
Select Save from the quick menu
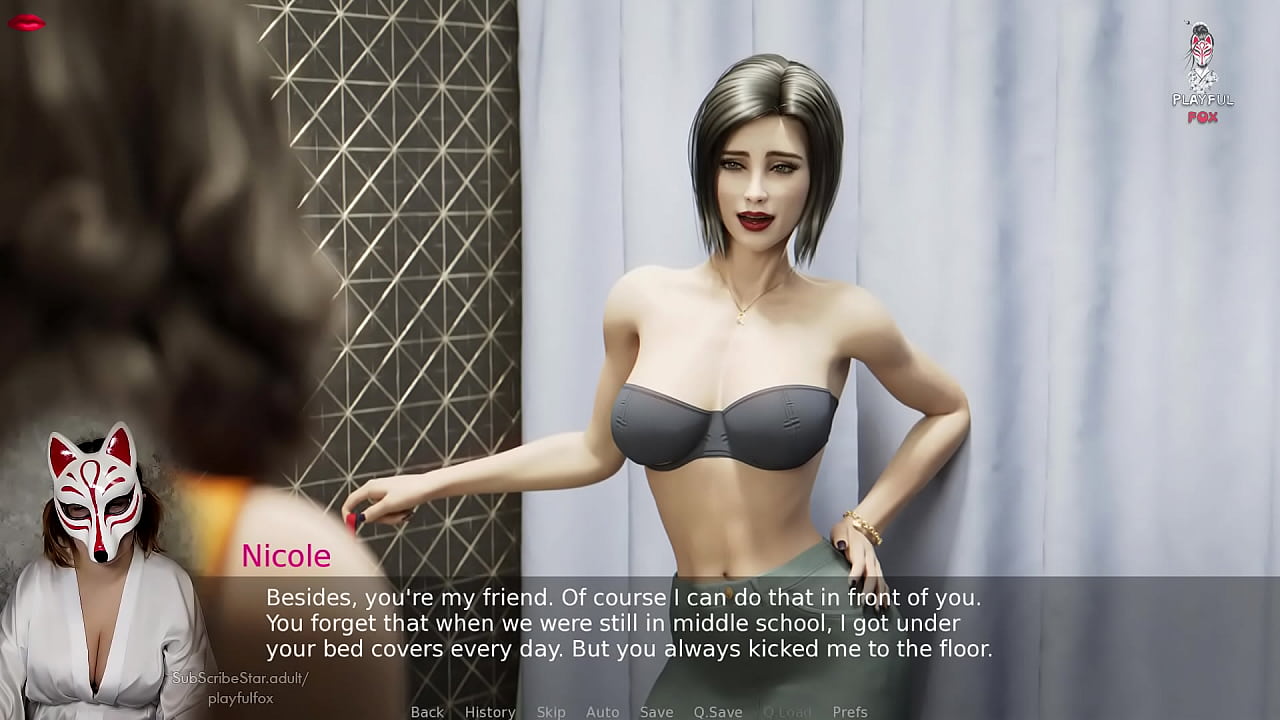[x=656, y=712]
